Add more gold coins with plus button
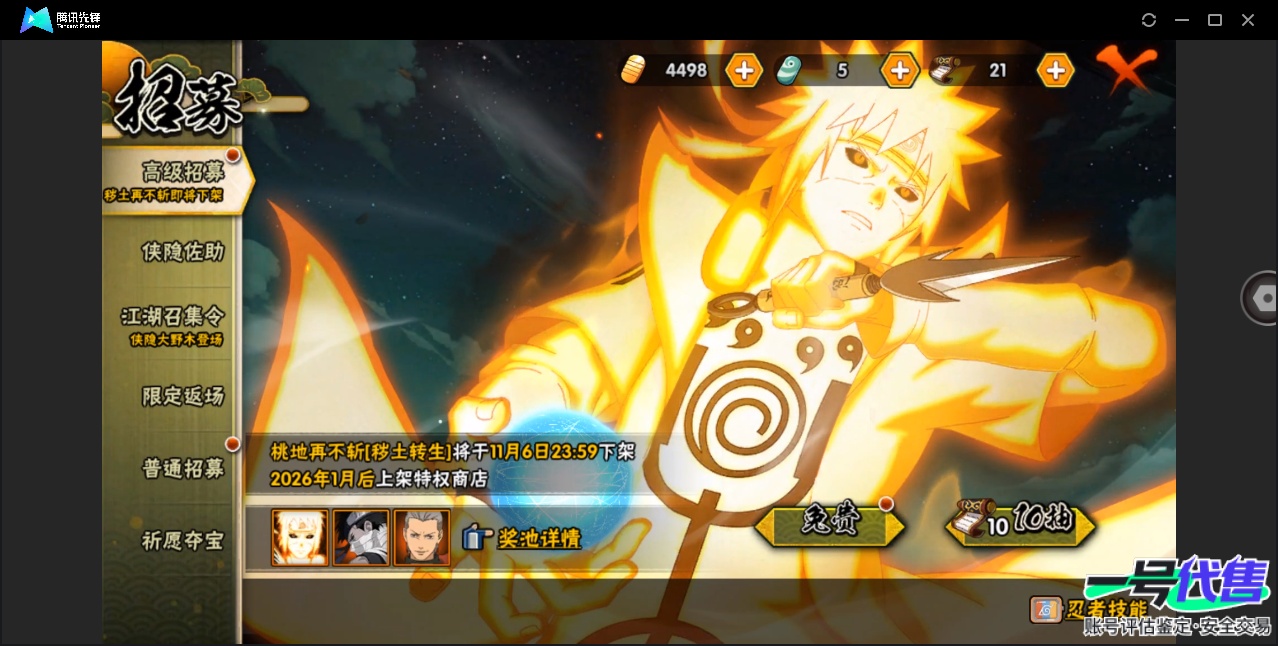The height and width of the screenshot is (646, 1278). tap(744, 70)
